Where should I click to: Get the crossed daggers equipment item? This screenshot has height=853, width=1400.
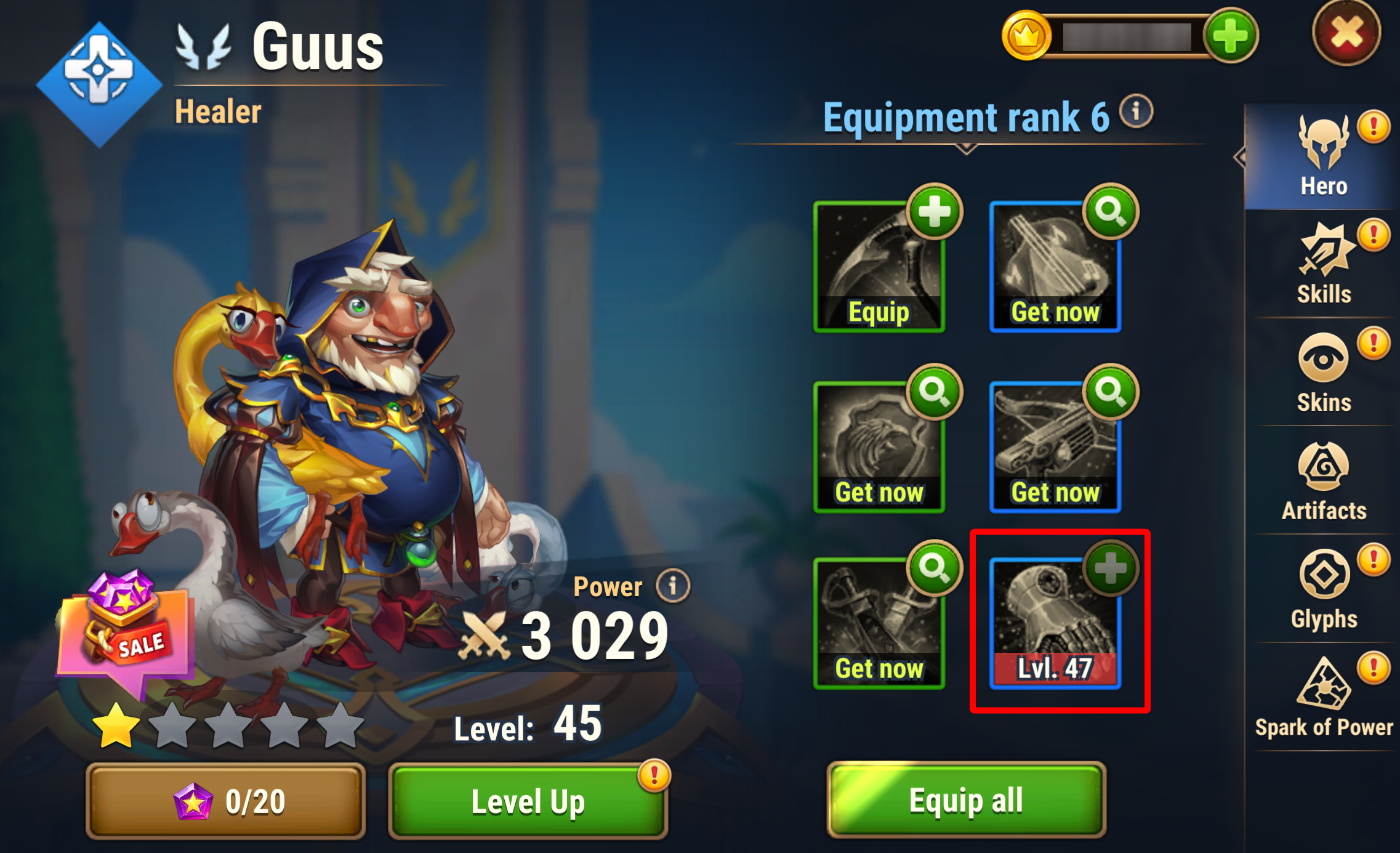(879, 623)
